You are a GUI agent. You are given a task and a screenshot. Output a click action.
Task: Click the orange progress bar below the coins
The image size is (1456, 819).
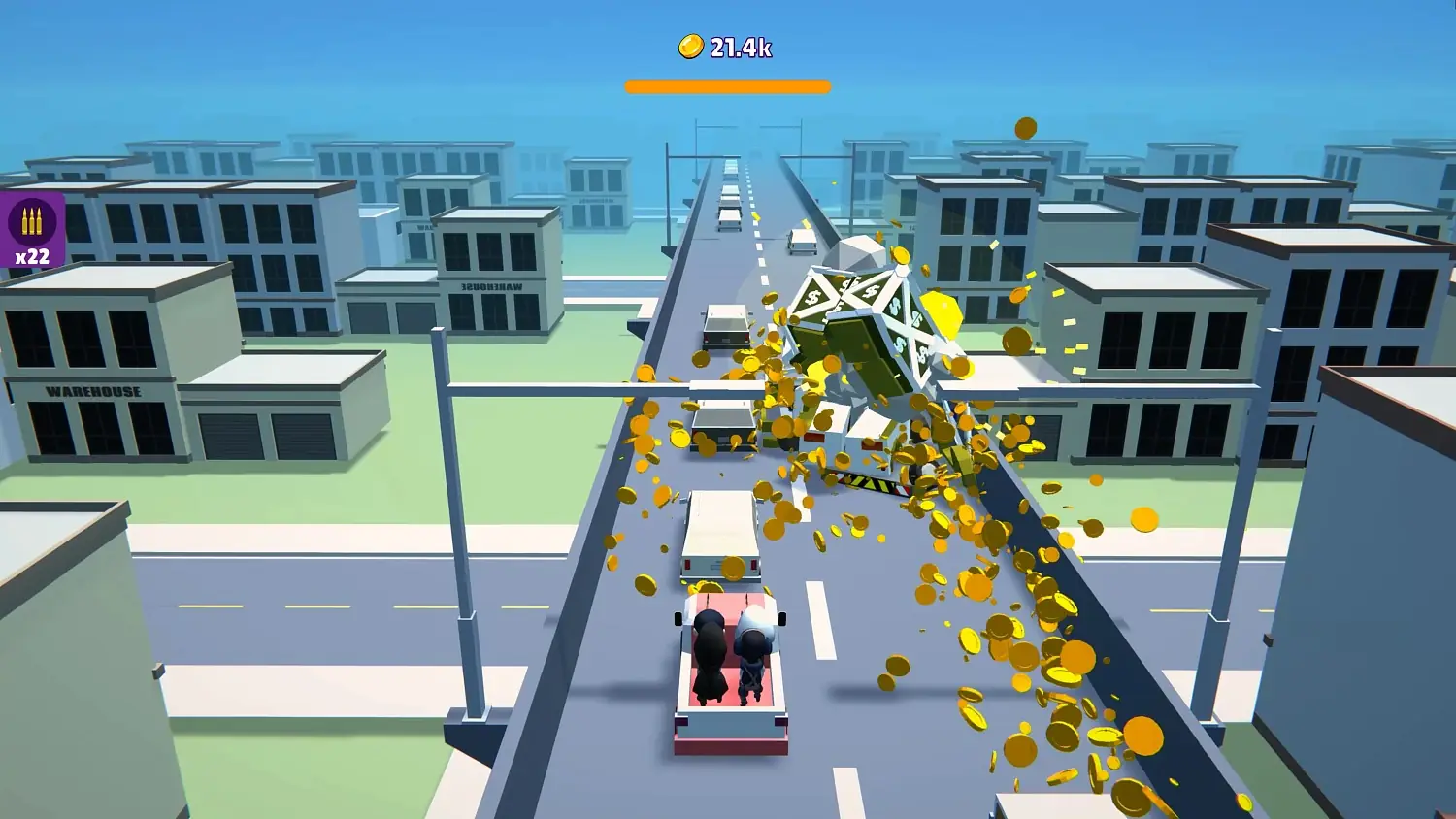coord(727,84)
